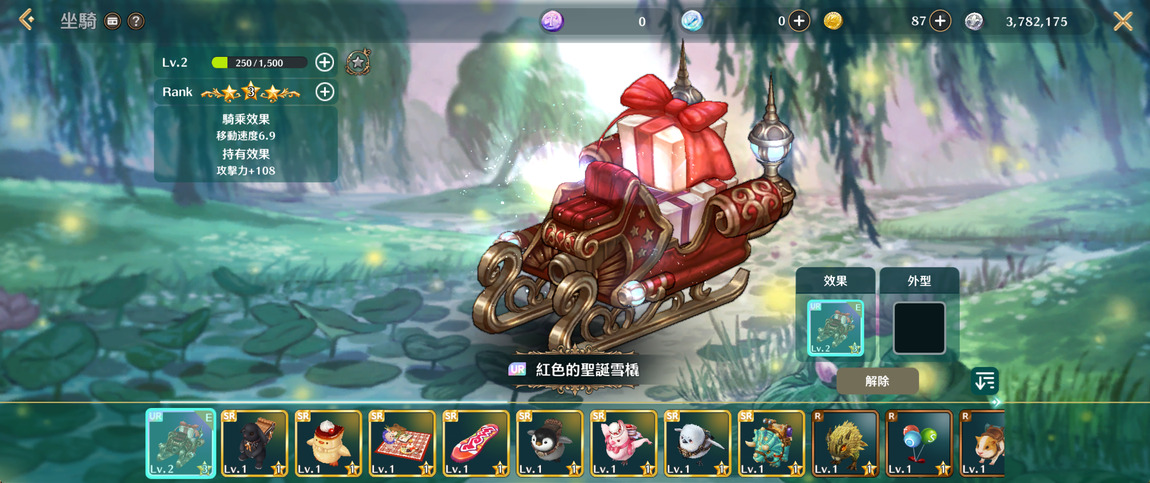
Task: Select the empty 外型 appearance slot
Action: pyautogui.click(x=919, y=328)
